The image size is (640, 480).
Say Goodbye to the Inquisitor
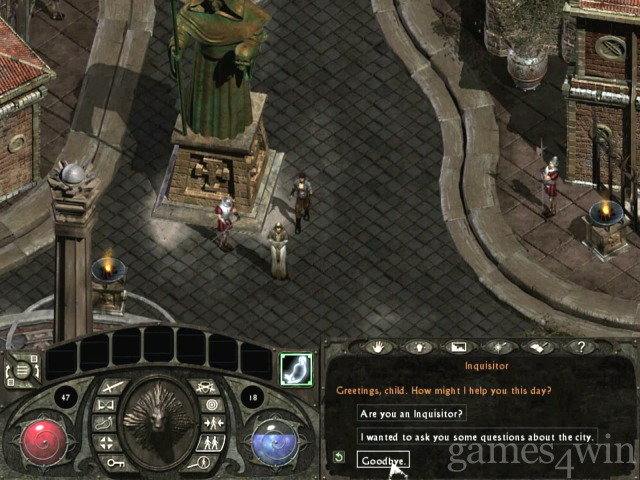[383, 460]
